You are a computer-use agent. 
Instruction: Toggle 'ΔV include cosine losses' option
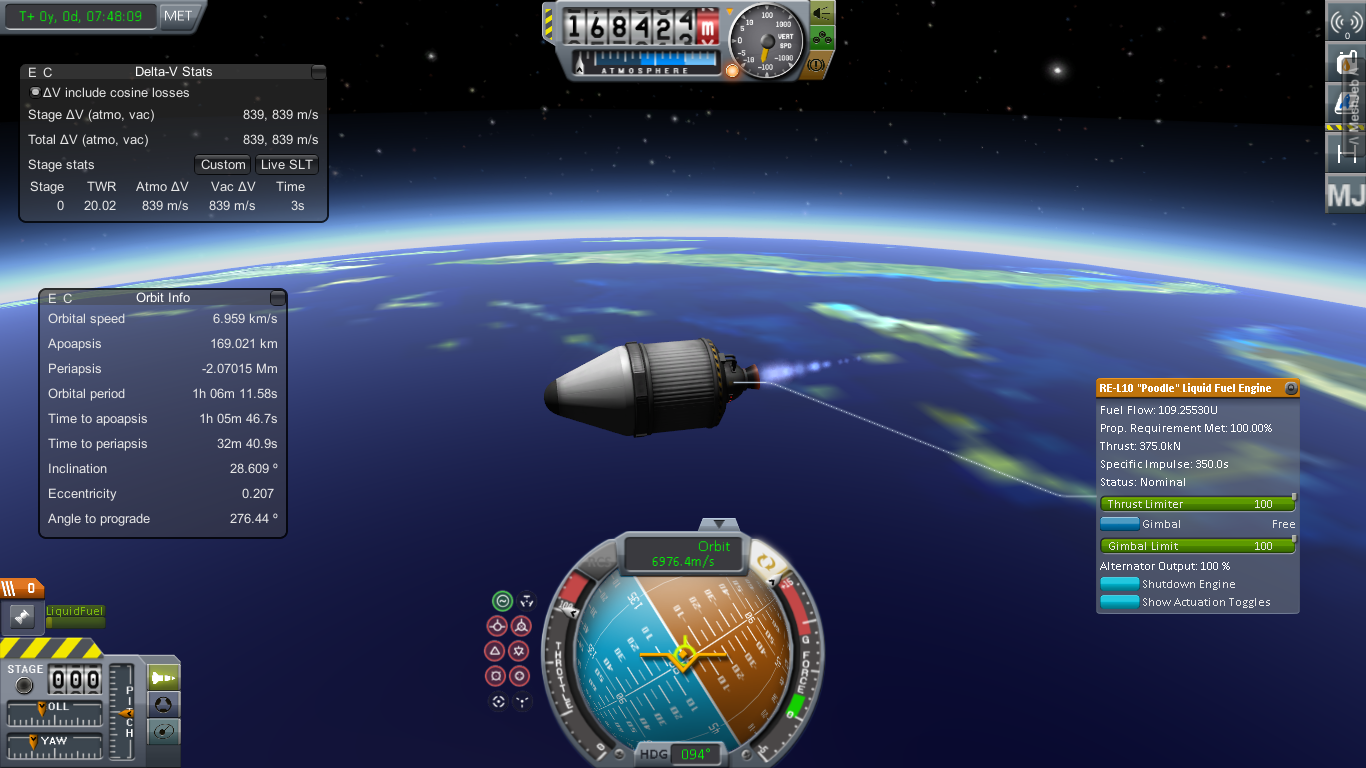pyautogui.click(x=35, y=92)
